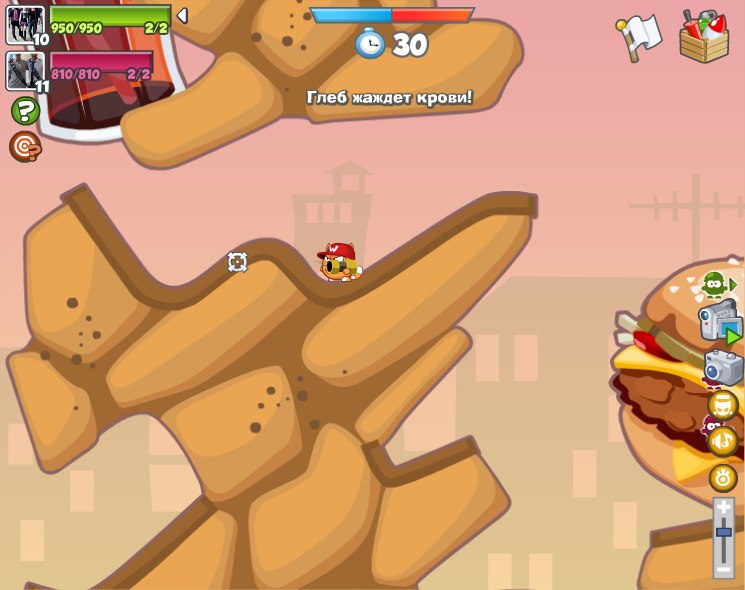Screen dimensions: 745x590
Task: Collapse the team panel with the white arrow
Action: tap(182, 16)
